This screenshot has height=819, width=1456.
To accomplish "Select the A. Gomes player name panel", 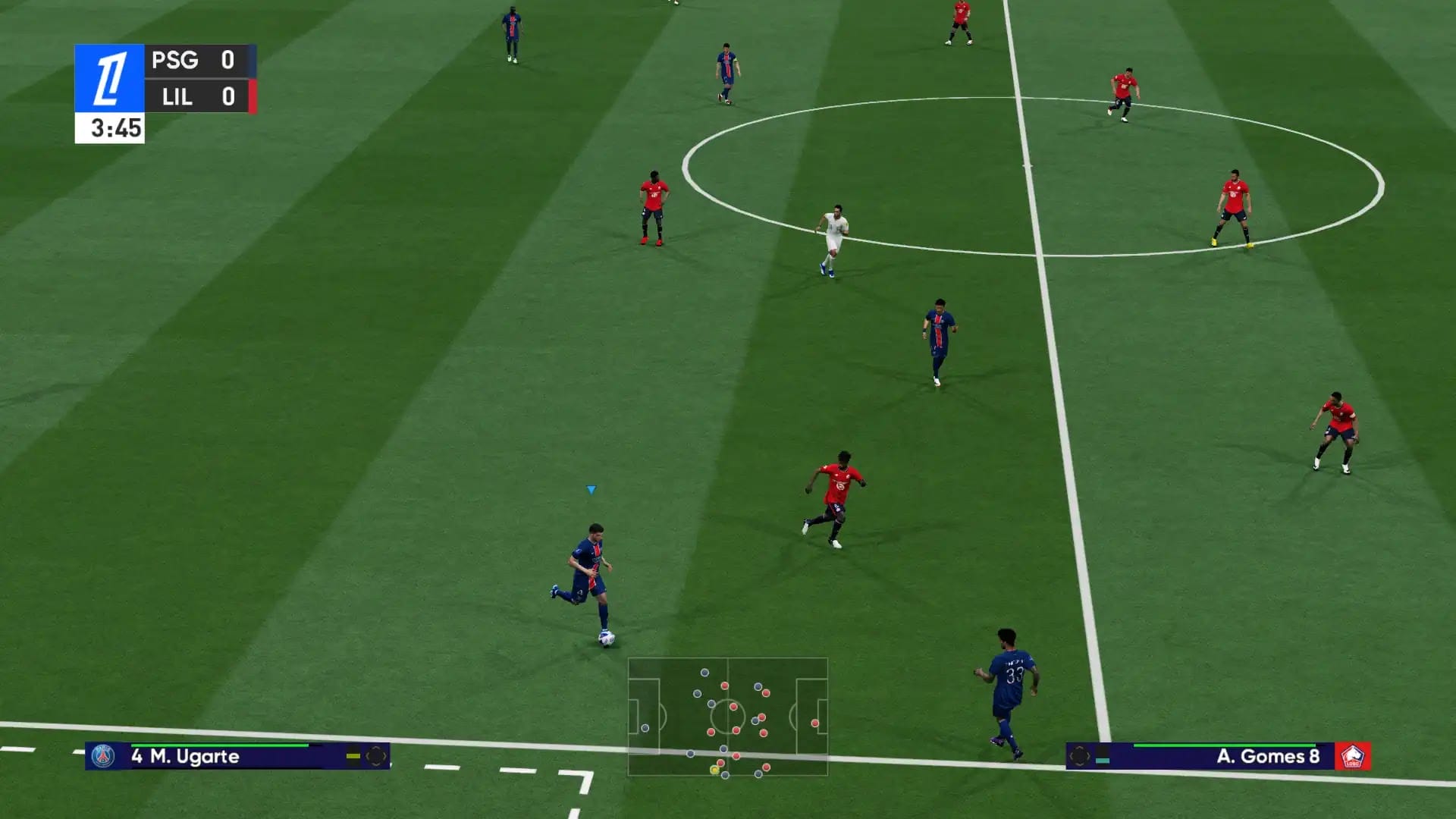I will tap(1217, 756).
